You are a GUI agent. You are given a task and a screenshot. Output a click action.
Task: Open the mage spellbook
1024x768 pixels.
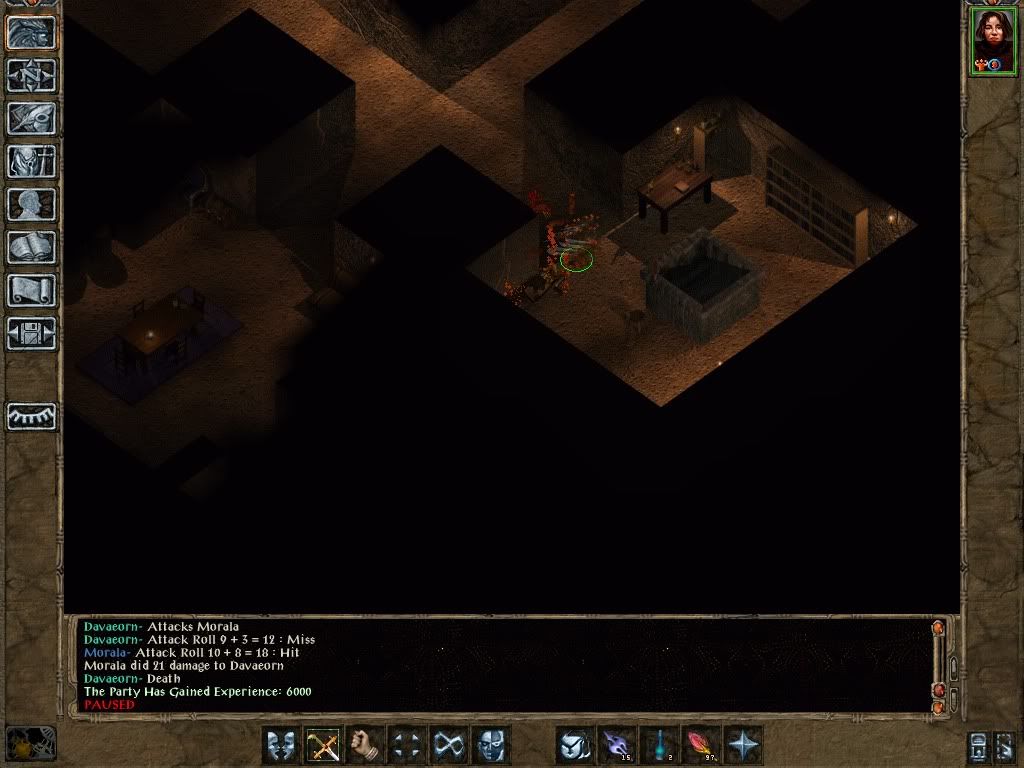click(x=31, y=247)
